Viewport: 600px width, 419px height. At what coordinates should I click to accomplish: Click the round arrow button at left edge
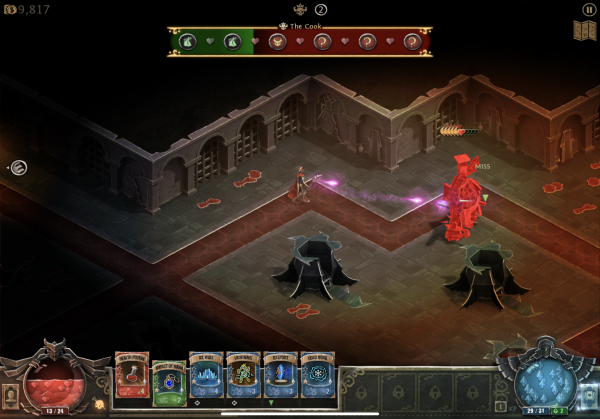click(x=19, y=167)
